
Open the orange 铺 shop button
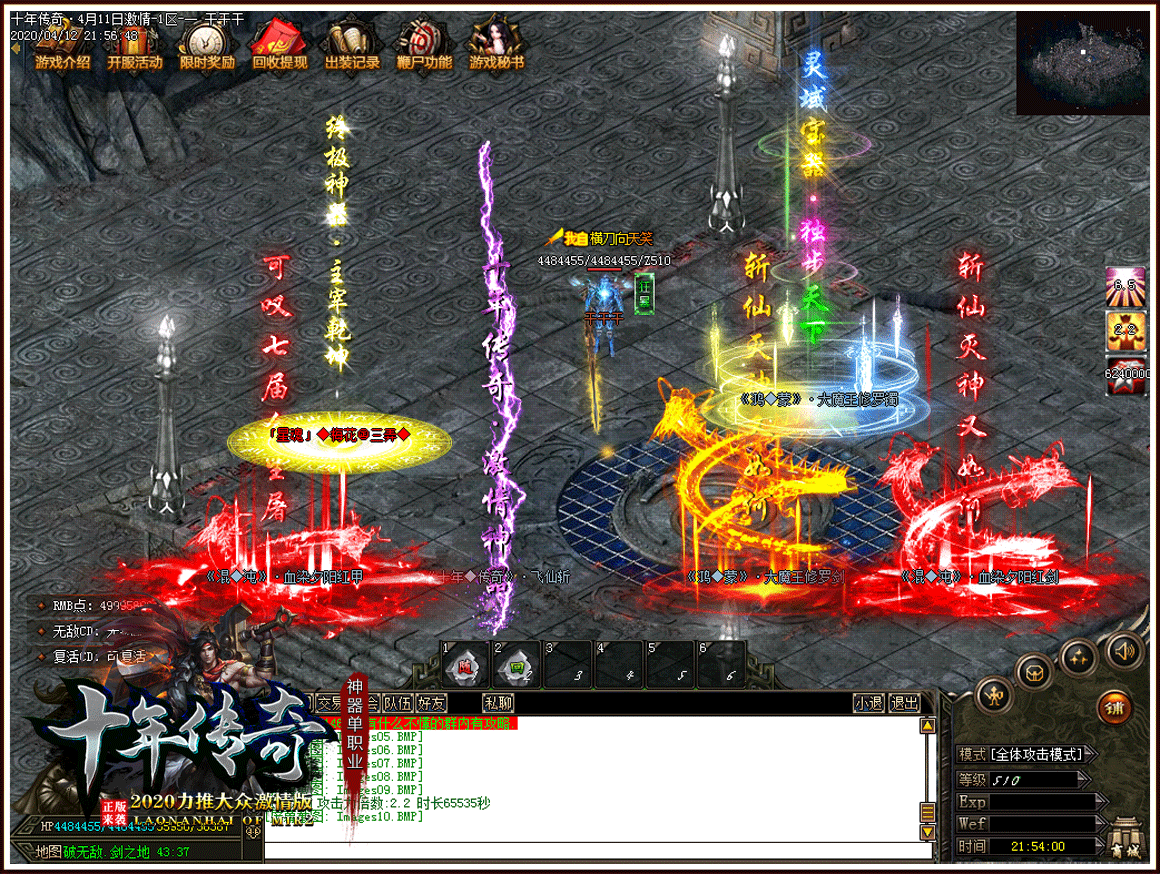[x=1115, y=708]
